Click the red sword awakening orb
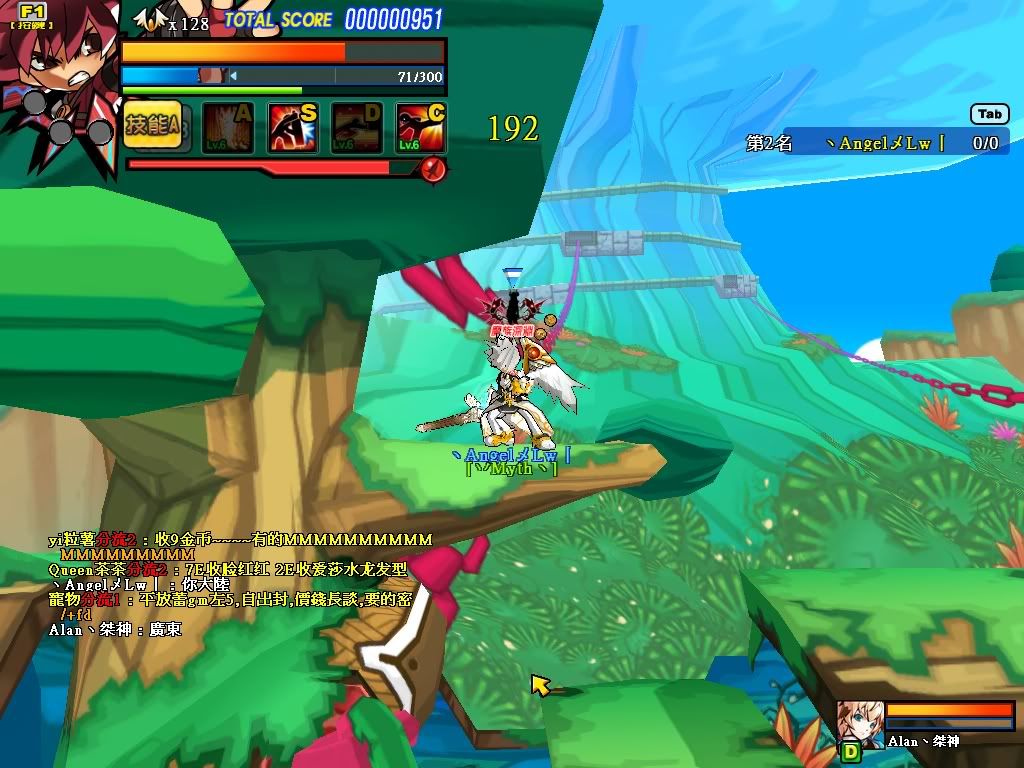The height and width of the screenshot is (768, 1024). coord(433,169)
